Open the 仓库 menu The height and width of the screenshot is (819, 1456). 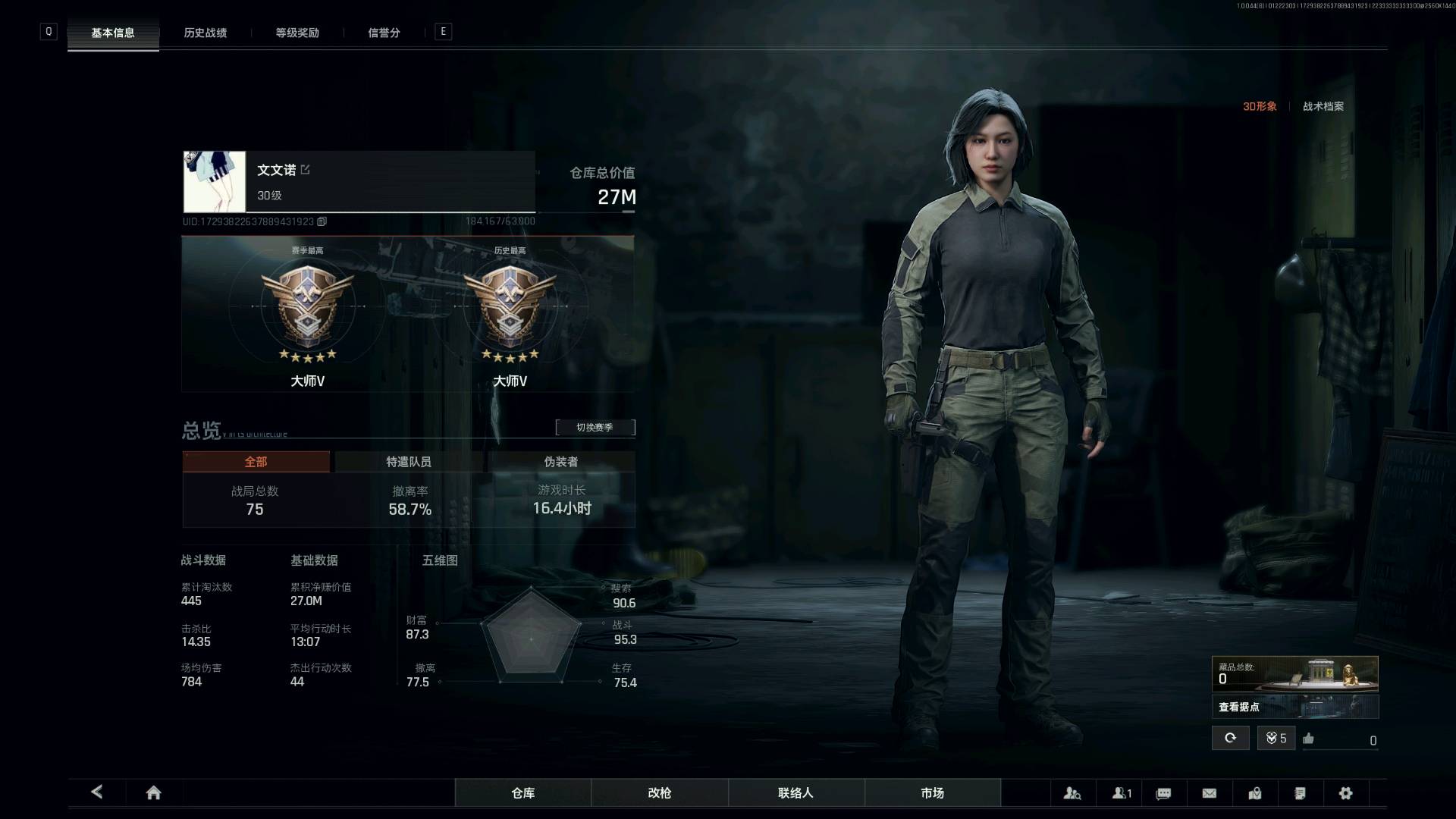(x=523, y=792)
